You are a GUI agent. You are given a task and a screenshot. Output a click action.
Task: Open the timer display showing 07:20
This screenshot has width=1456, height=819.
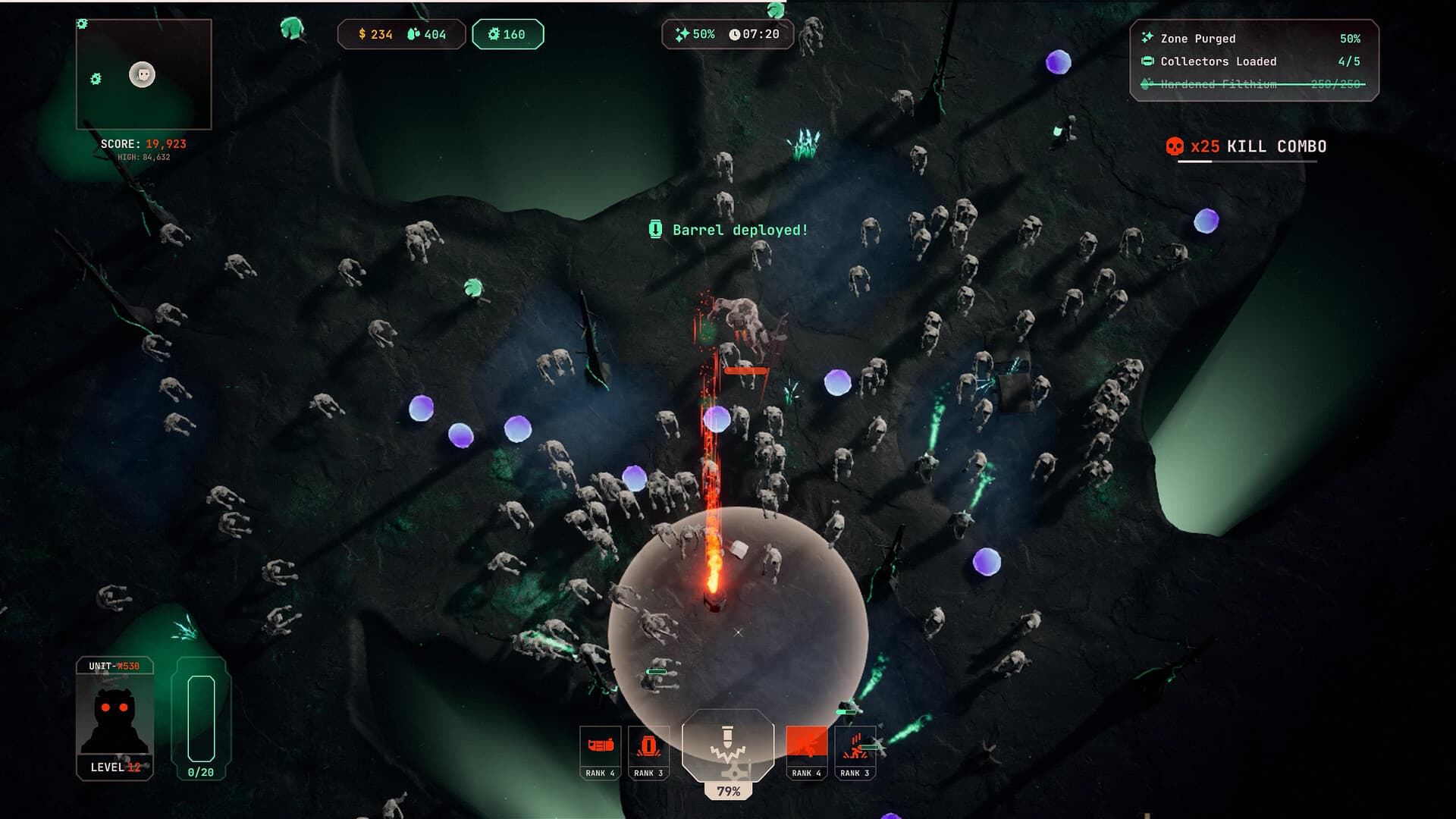pyautogui.click(x=755, y=33)
